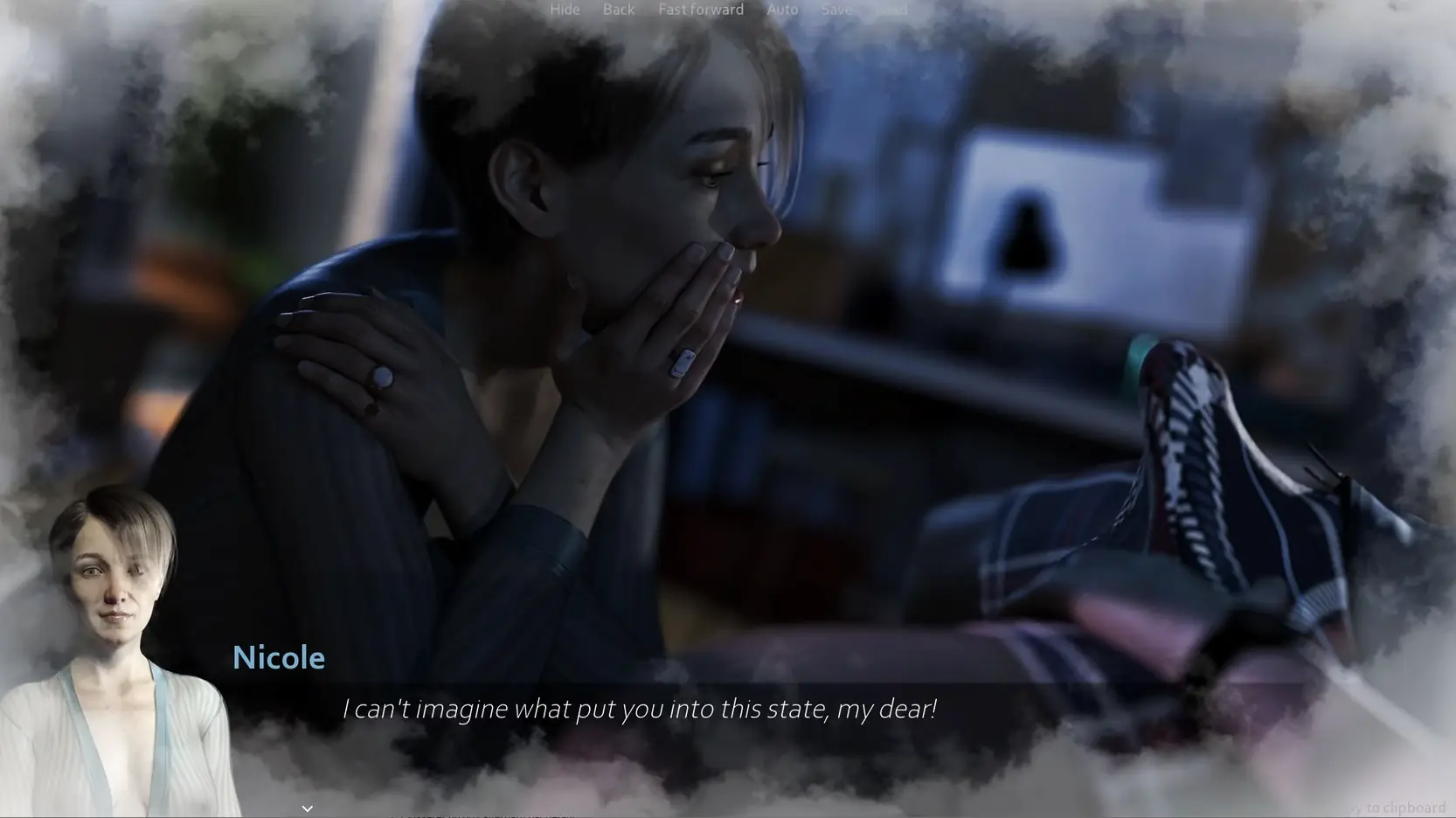Click the dialogue text to advance

click(641, 709)
